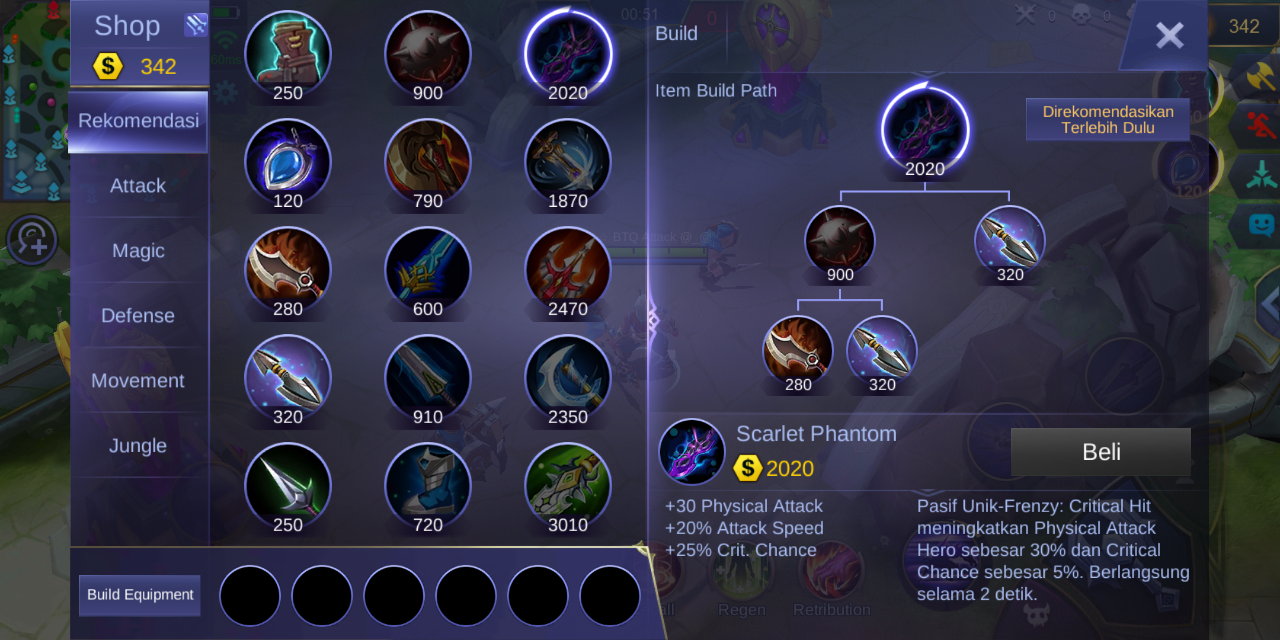This screenshot has width=1280, height=640.
Task: Open the Build Equipment button
Action: coord(140,595)
